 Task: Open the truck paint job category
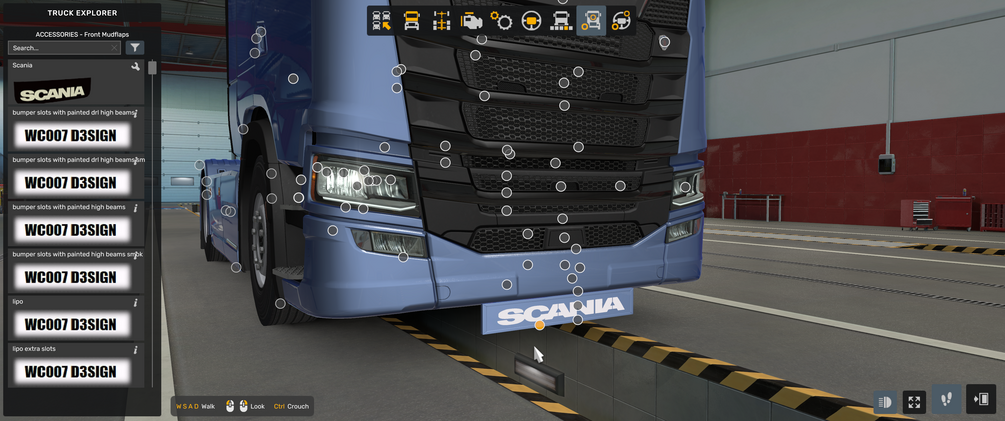562,21
